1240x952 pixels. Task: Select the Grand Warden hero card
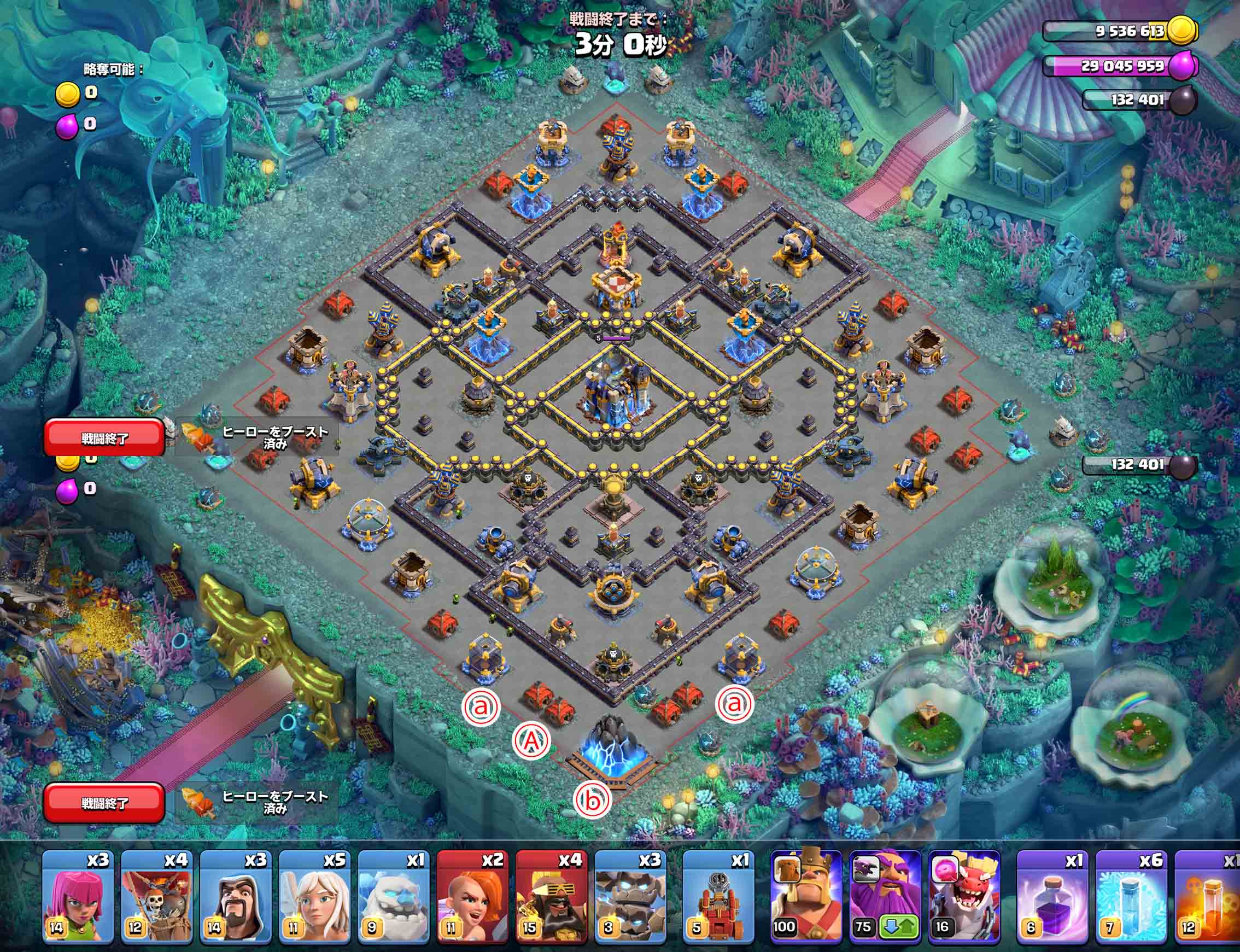coord(885,890)
